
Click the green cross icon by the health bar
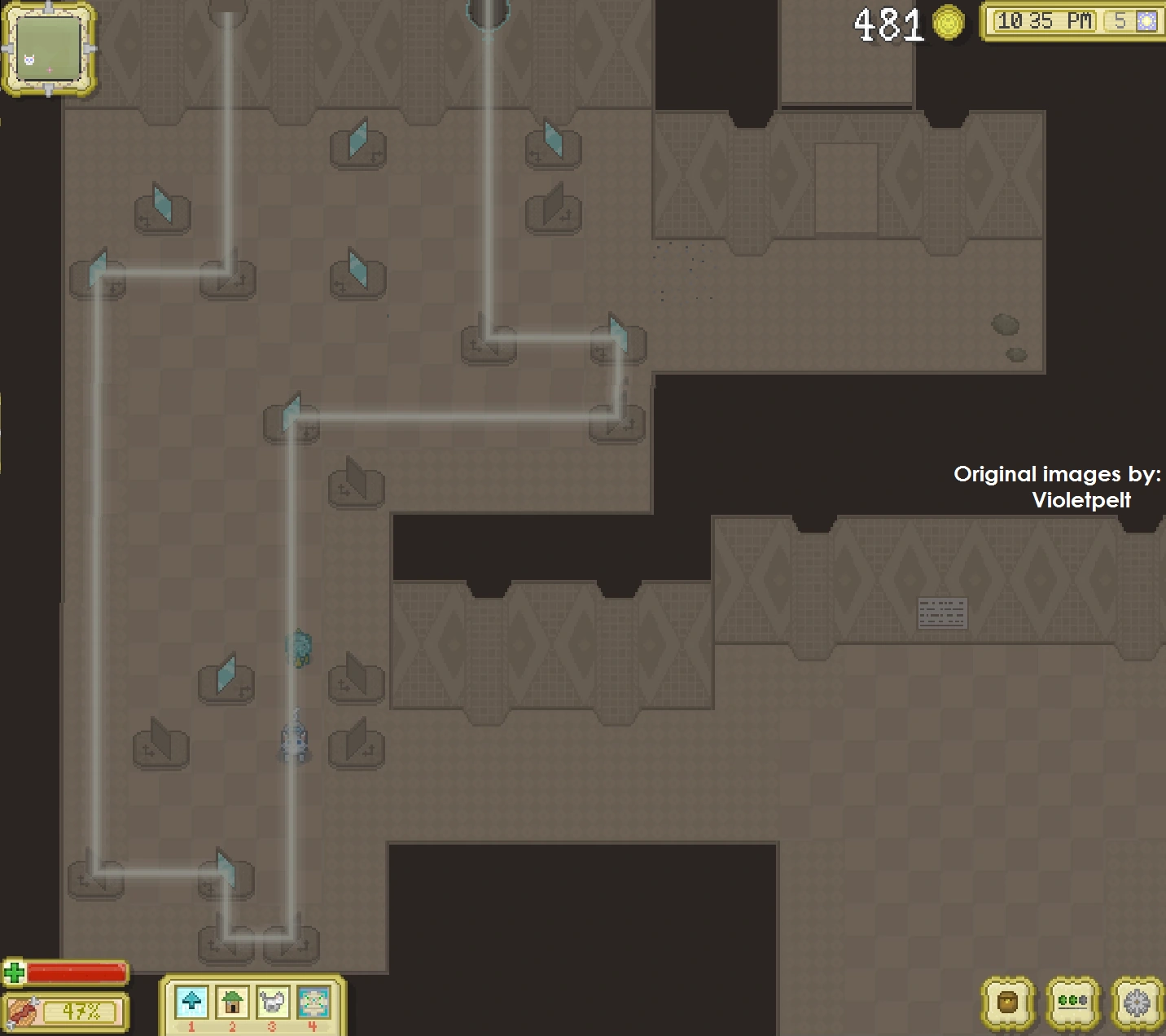tap(15, 972)
